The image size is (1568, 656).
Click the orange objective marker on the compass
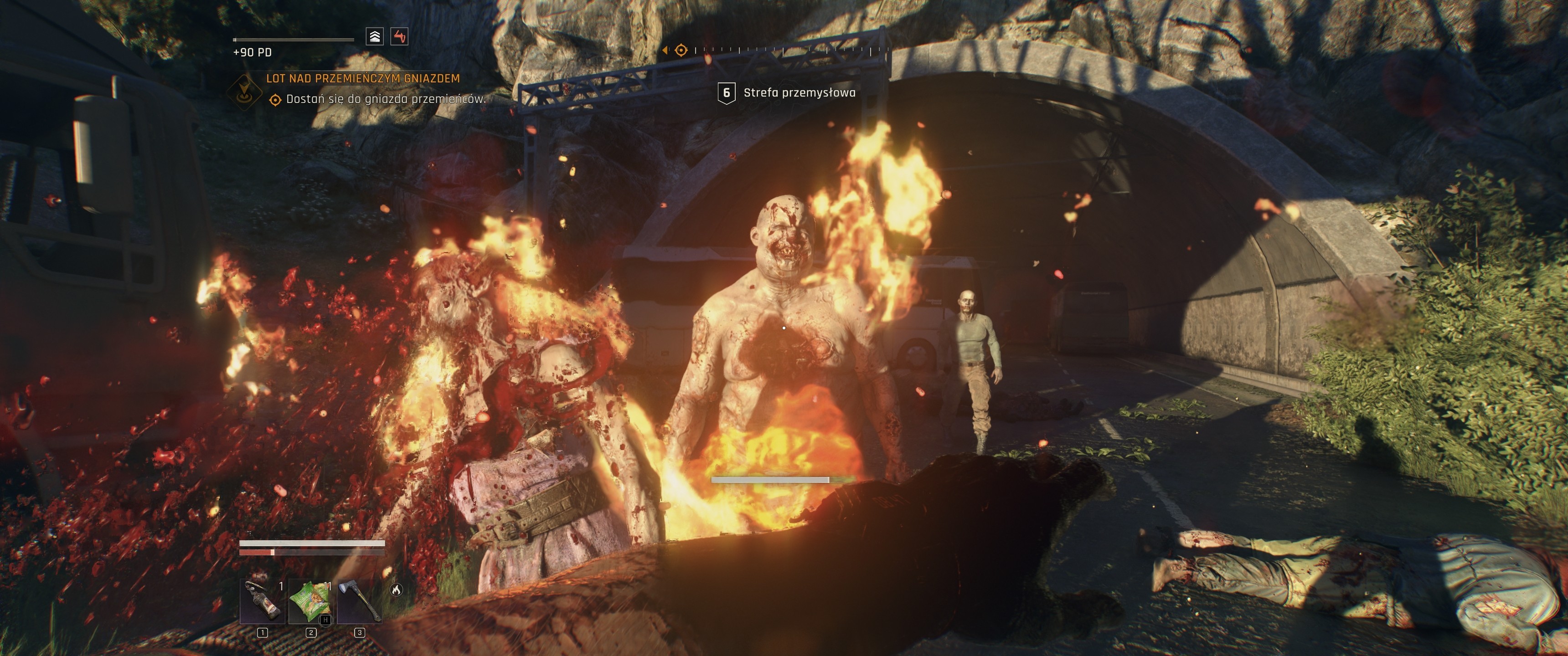click(x=681, y=51)
